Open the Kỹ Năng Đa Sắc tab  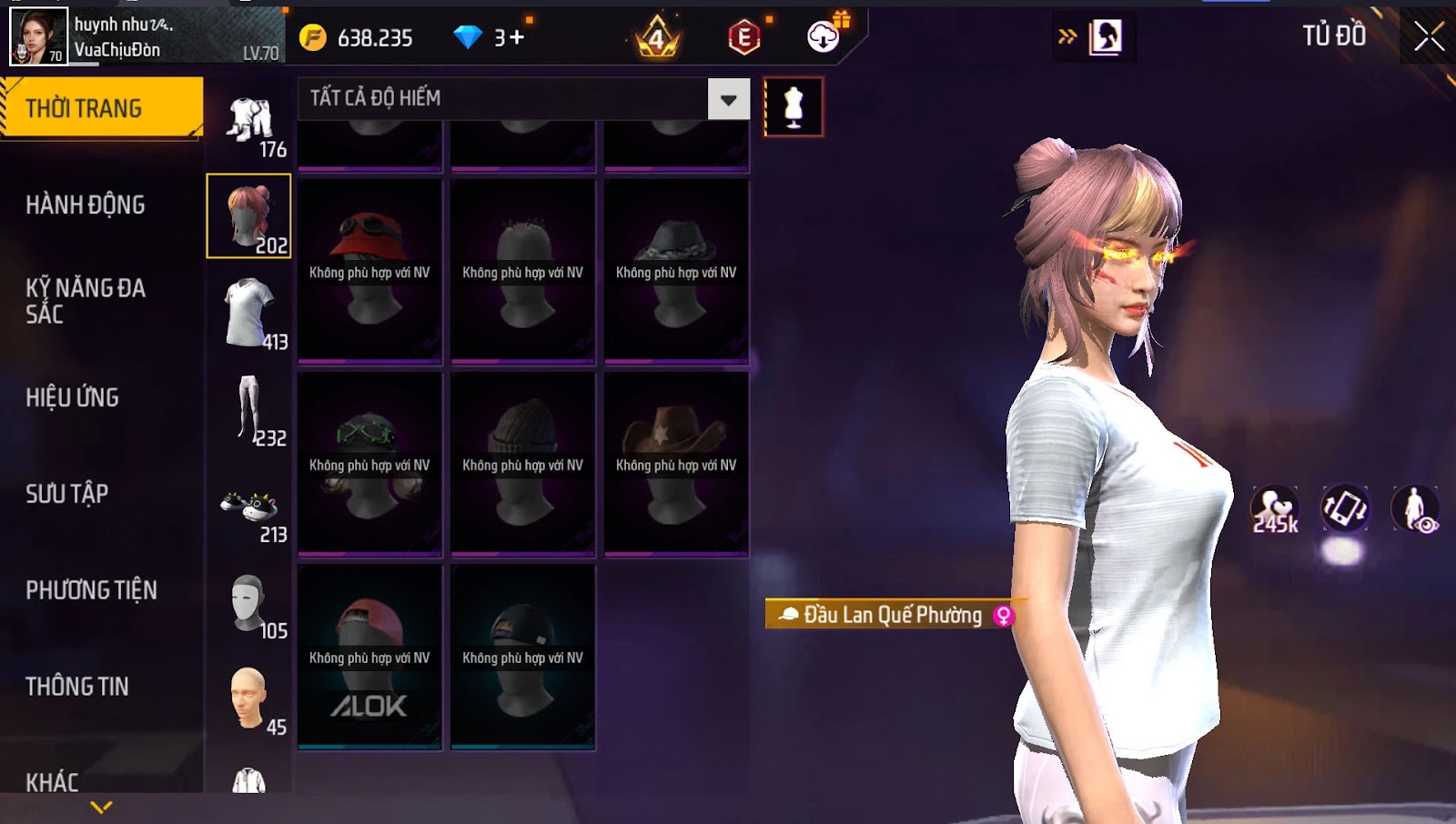86,301
